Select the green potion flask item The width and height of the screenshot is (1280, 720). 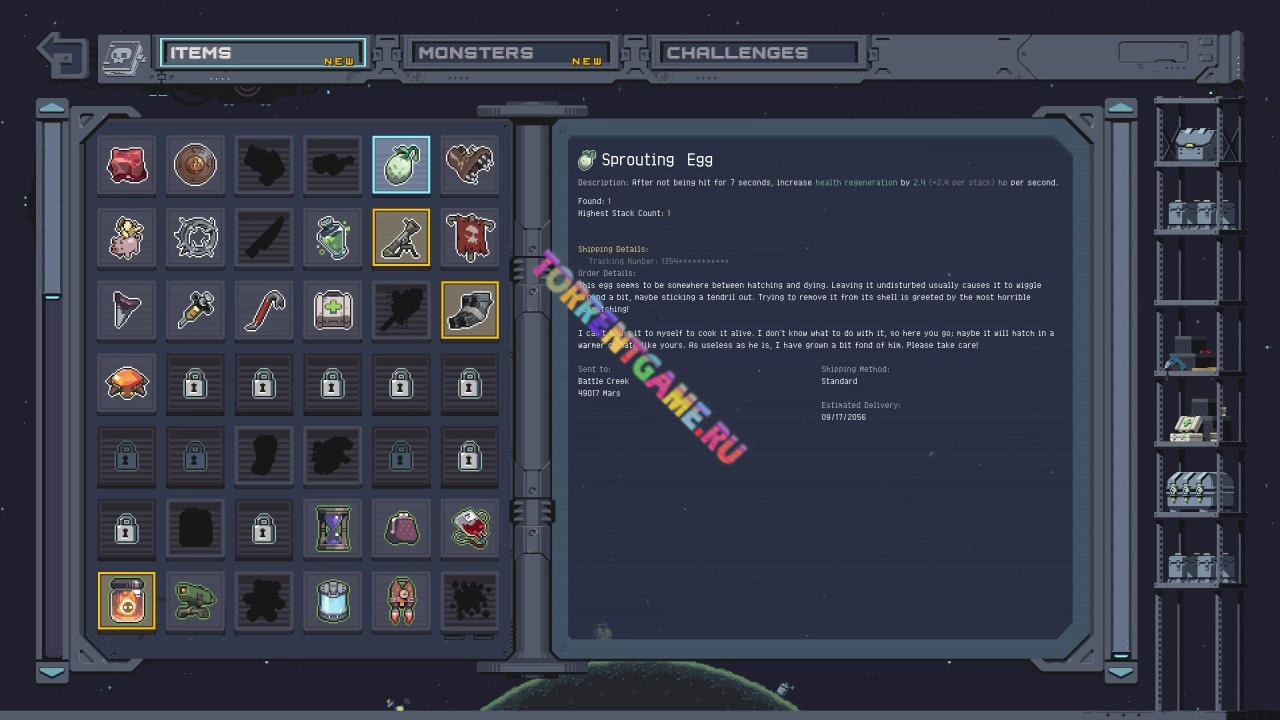332,238
